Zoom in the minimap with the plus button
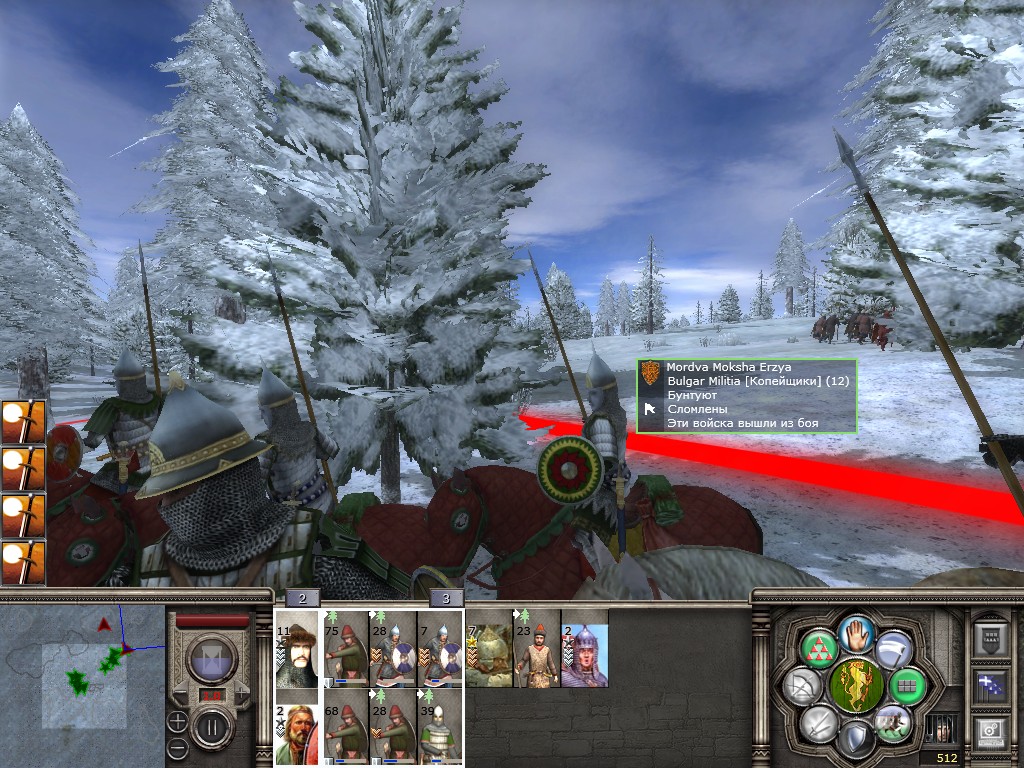1024x768 pixels. (177, 721)
